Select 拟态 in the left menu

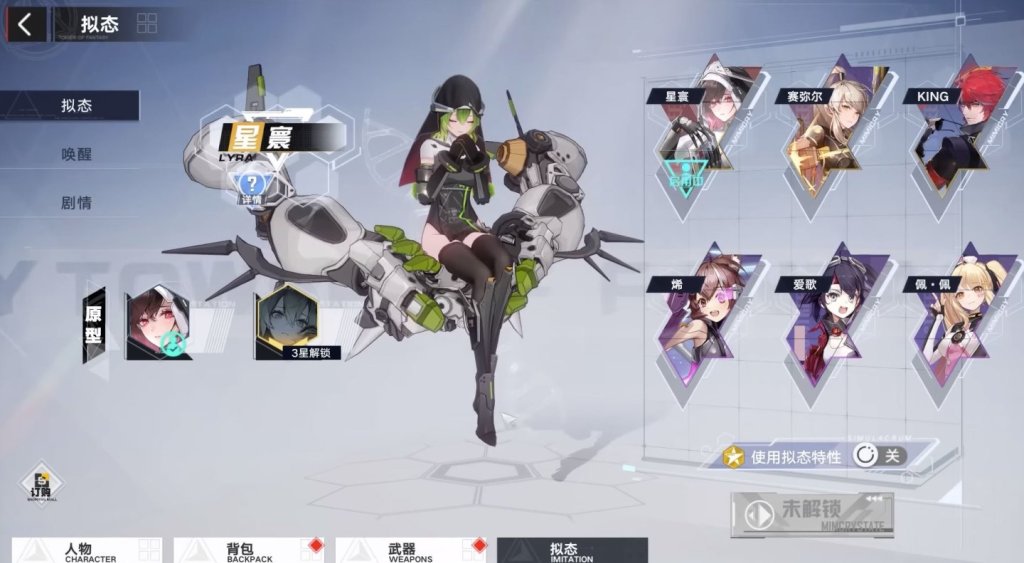76,106
